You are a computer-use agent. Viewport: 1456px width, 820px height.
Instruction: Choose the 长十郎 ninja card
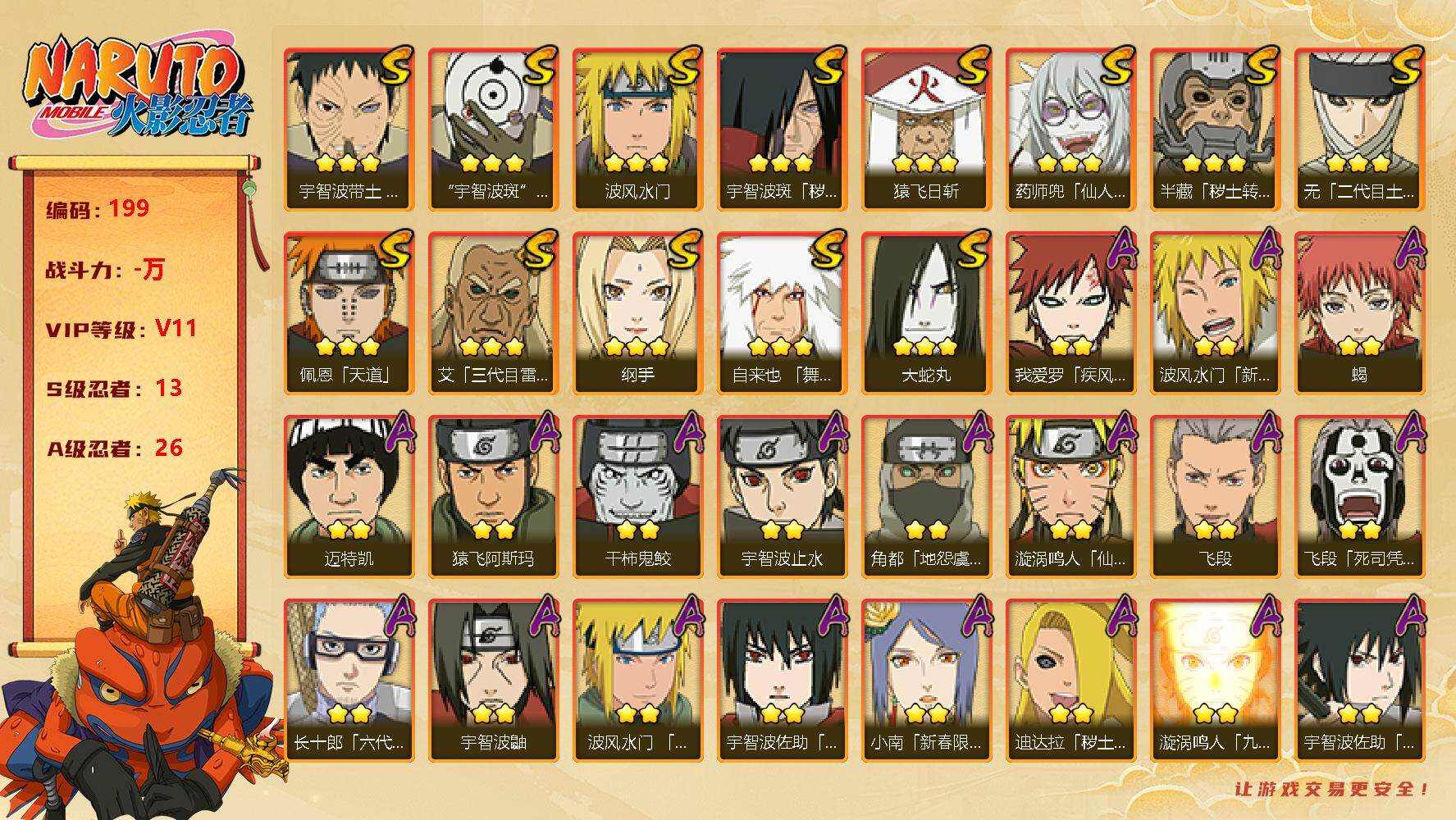(349, 680)
